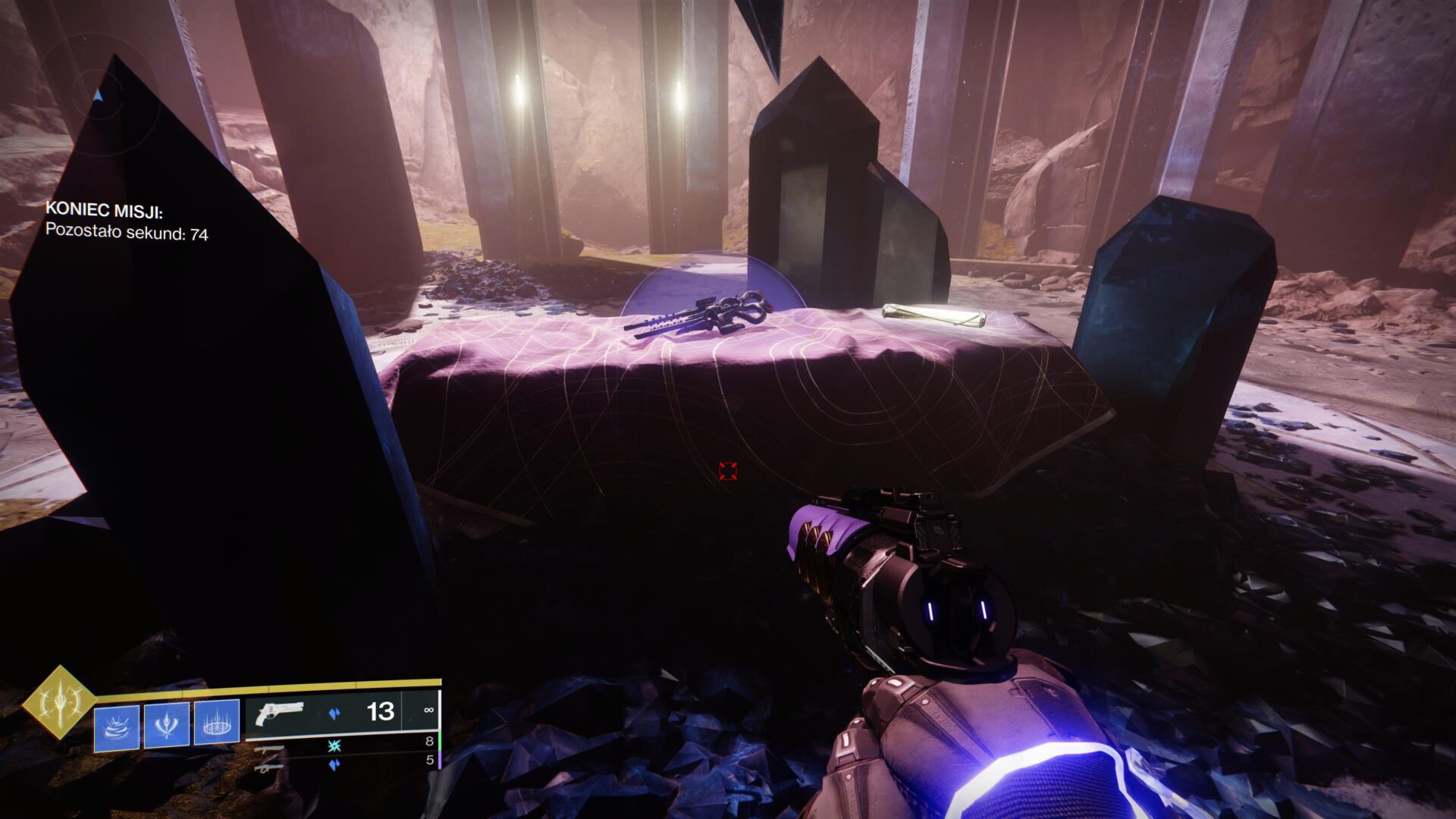Select the grenade ability icon
1456x819 pixels.
(x=117, y=727)
